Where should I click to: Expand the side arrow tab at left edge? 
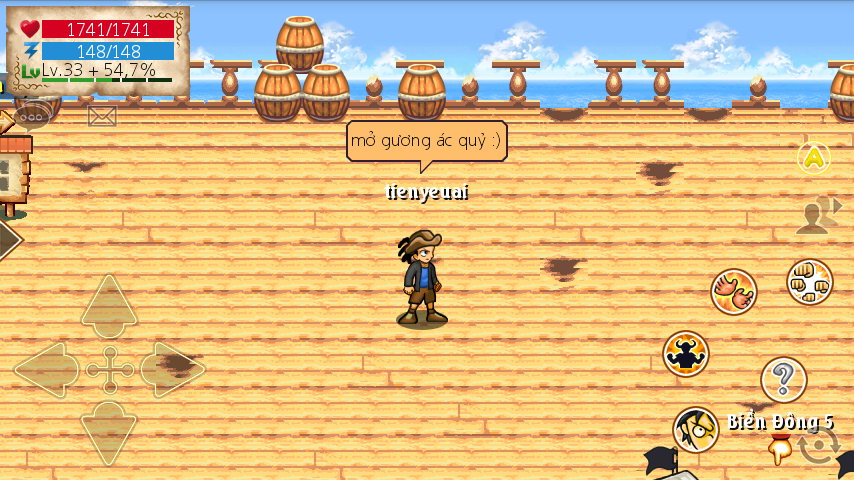[8, 240]
